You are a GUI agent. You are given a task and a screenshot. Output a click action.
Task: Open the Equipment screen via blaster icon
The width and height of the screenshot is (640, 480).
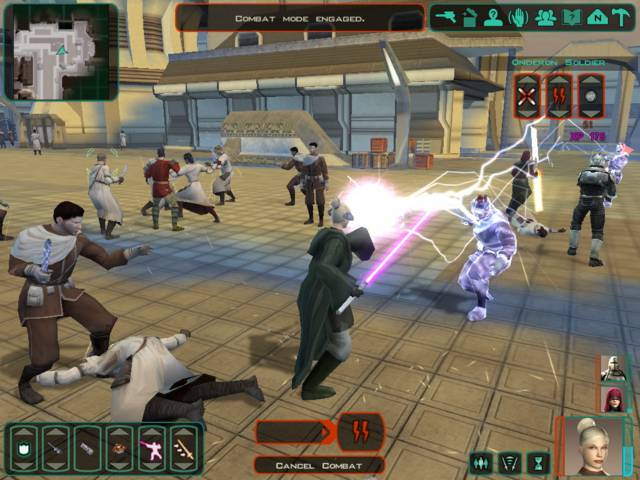[446, 16]
